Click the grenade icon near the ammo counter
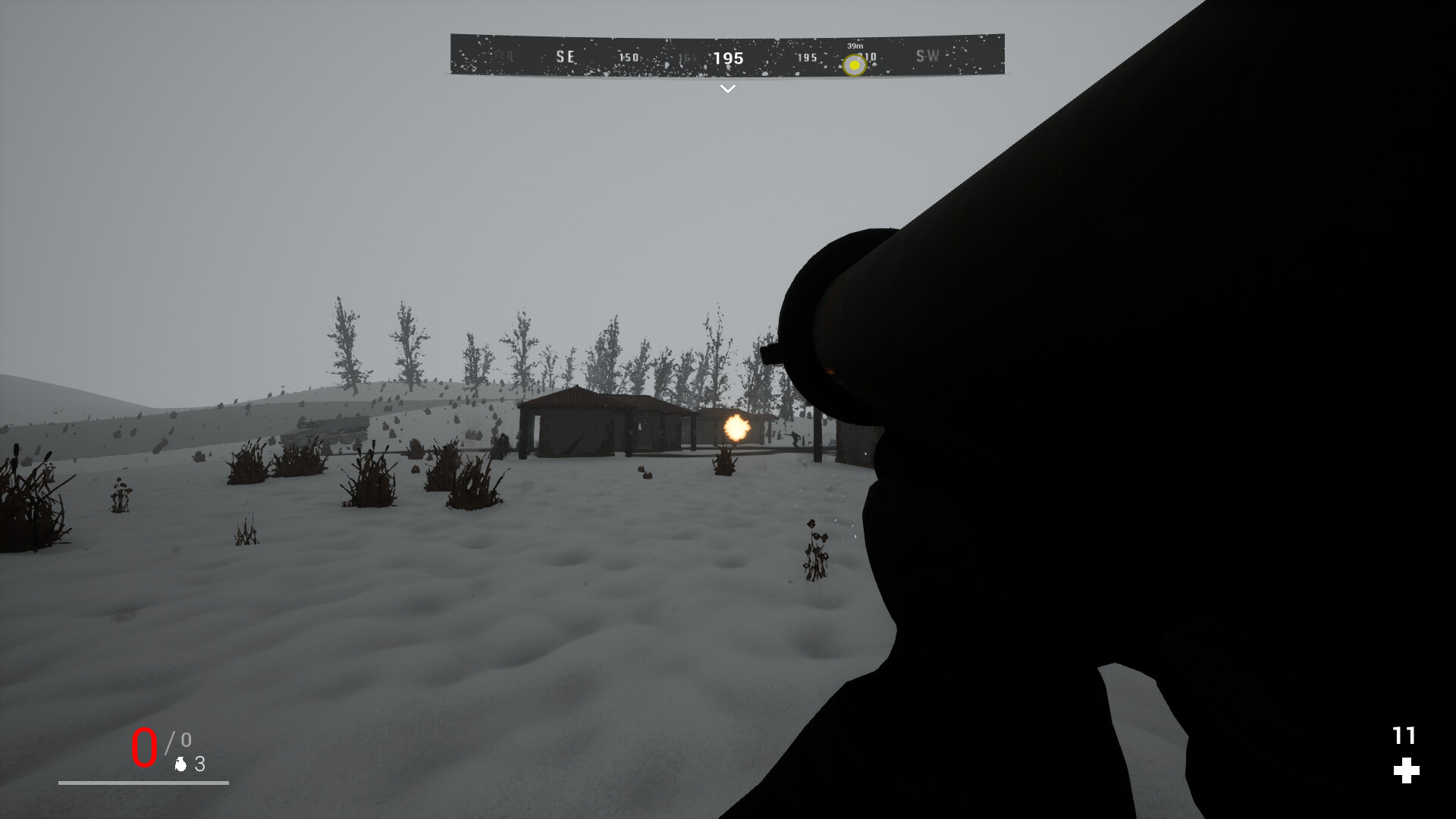 pyautogui.click(x=180, y=765)
